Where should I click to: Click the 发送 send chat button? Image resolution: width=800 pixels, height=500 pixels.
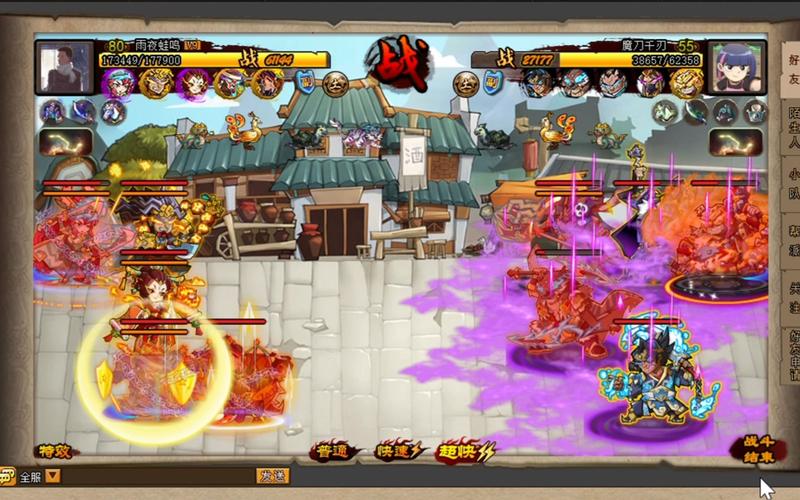click(272, 476)
